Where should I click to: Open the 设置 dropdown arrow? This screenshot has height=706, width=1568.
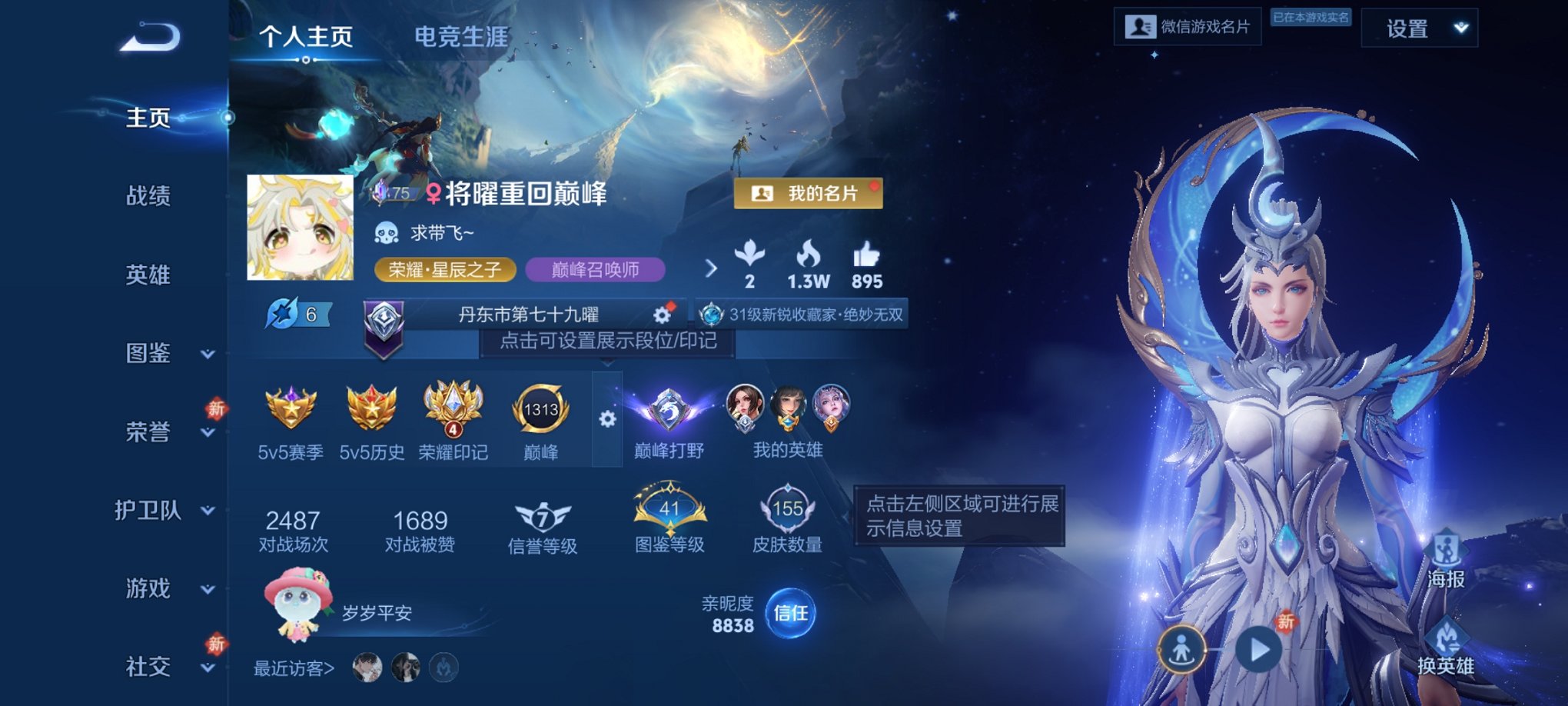(x=1460, y=29)
